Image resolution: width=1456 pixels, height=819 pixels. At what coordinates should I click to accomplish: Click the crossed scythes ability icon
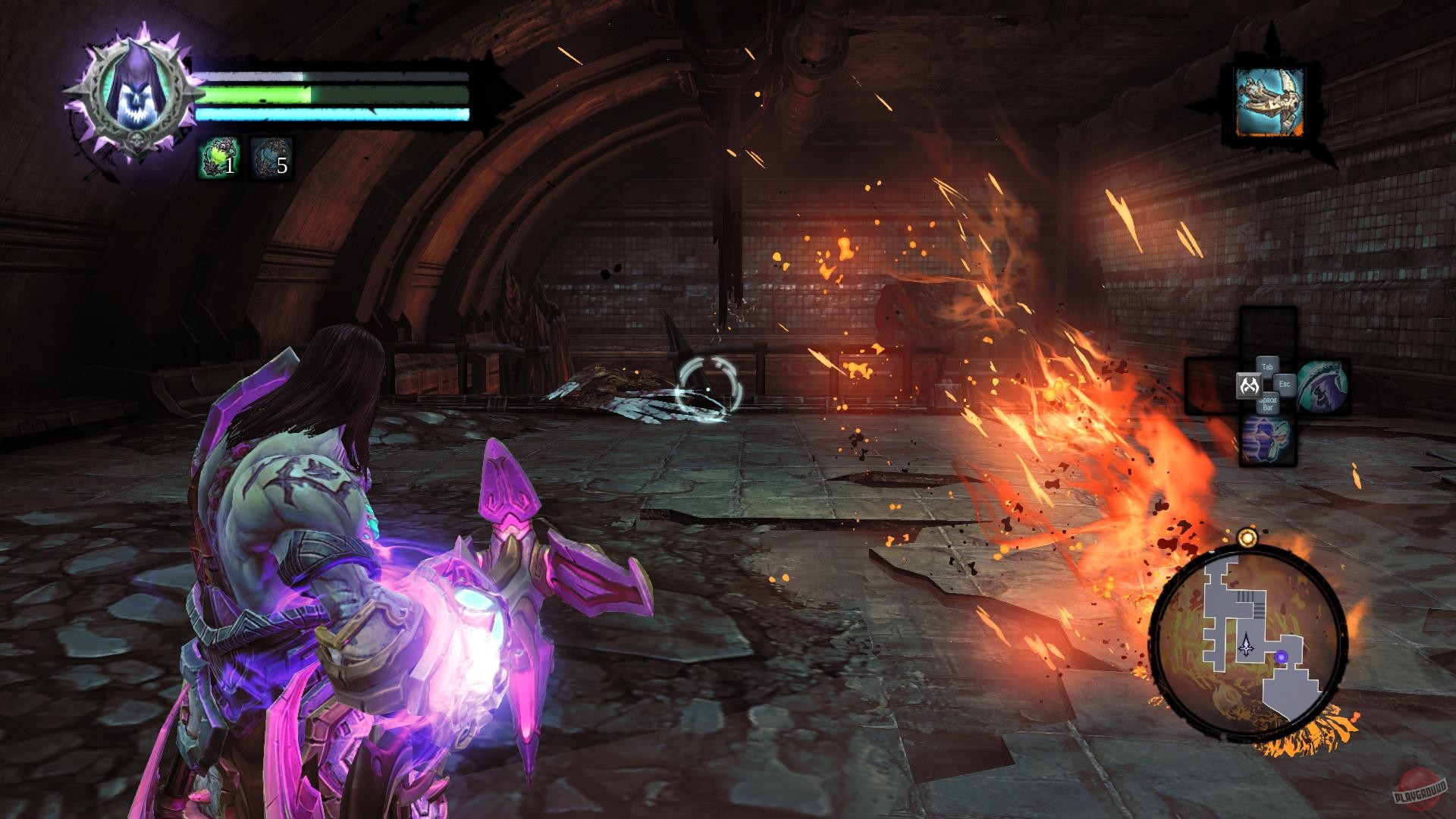coord(1250,385)
